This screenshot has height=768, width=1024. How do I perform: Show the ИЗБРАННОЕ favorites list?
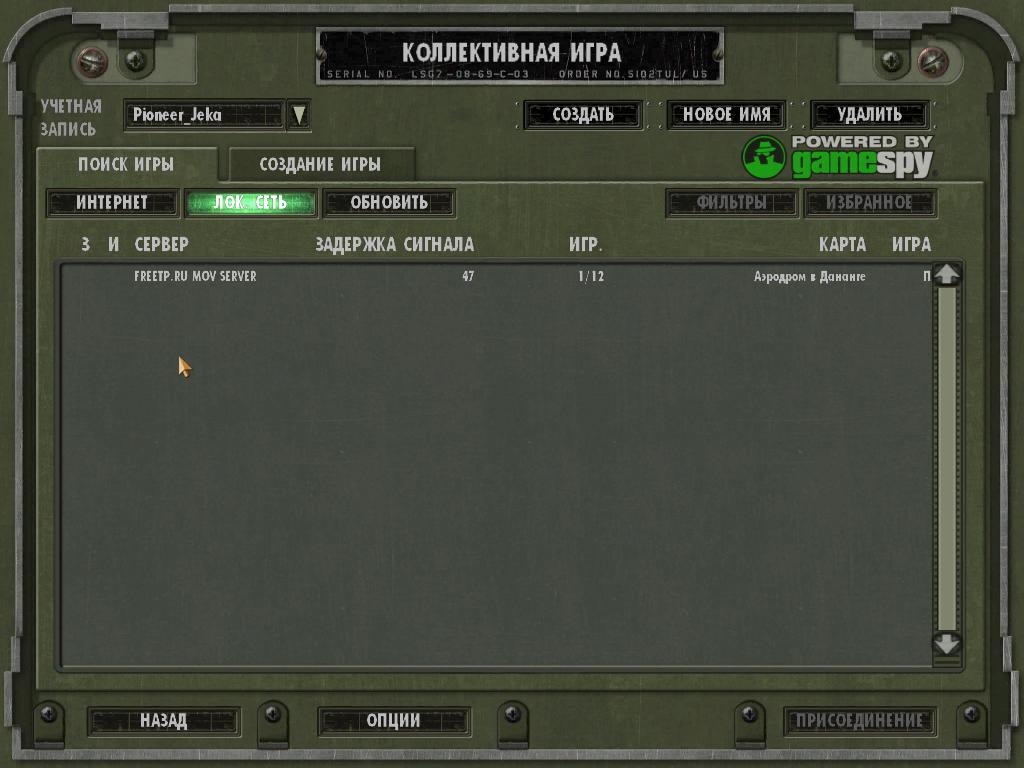coord(870,203)
